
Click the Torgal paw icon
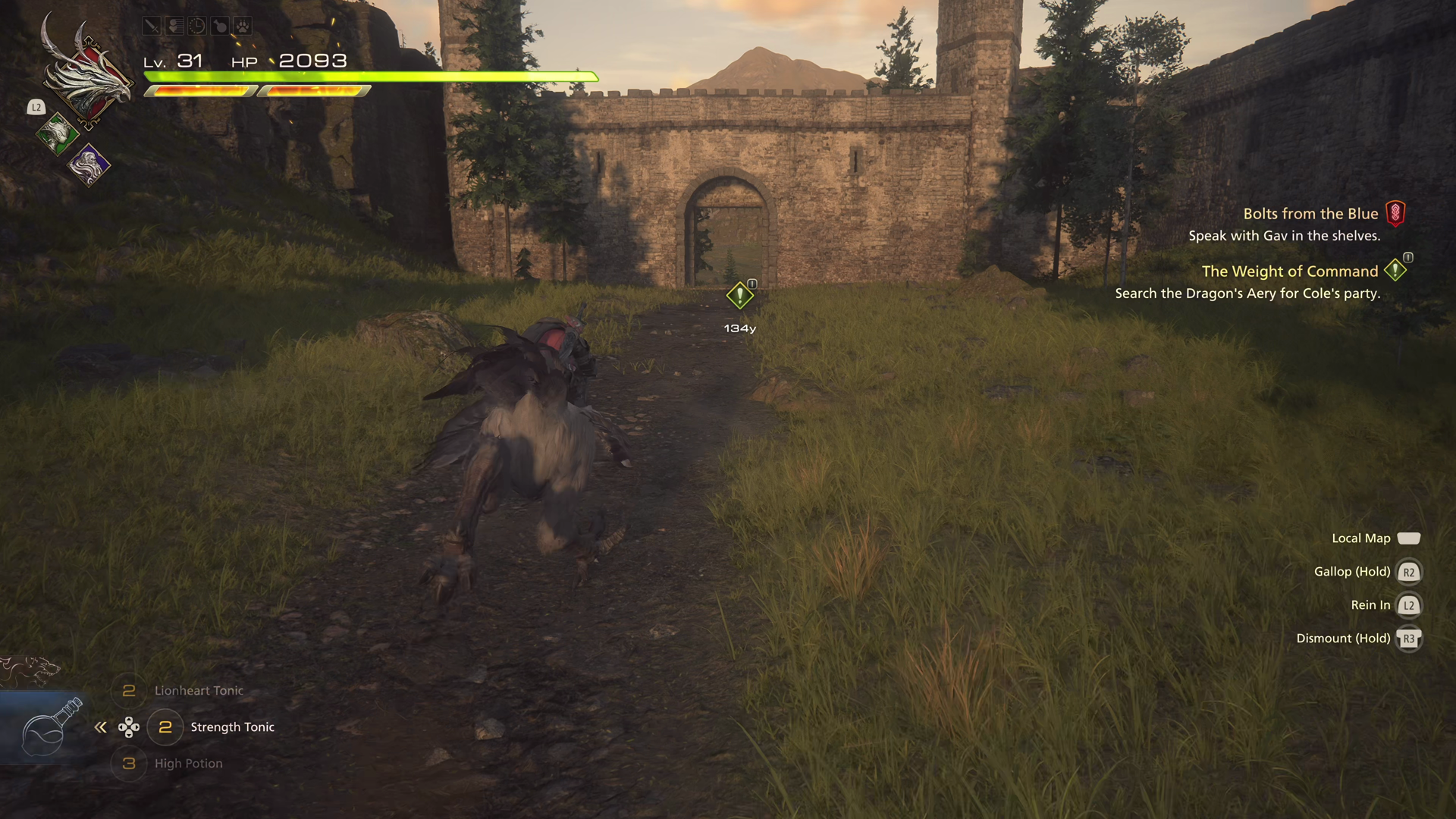(x=243, y=26)
